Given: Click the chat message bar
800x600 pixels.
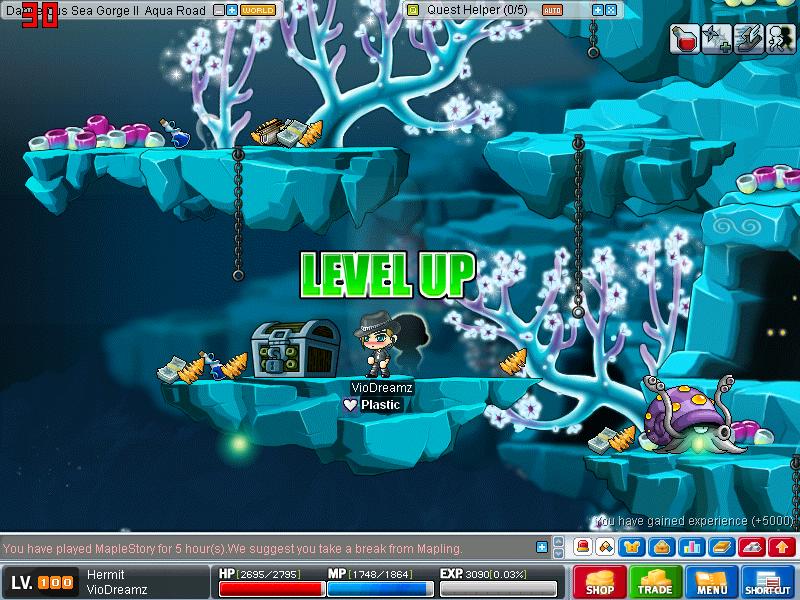Looking at the screenshot, I should (x=265, y=548).
